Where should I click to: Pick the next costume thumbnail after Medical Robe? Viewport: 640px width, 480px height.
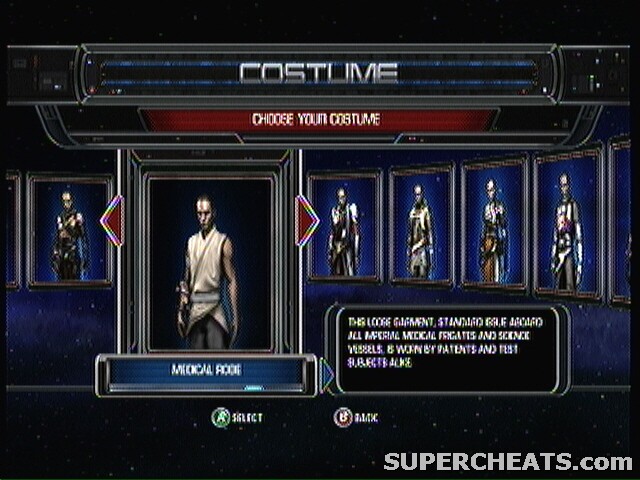coord(344,227)
